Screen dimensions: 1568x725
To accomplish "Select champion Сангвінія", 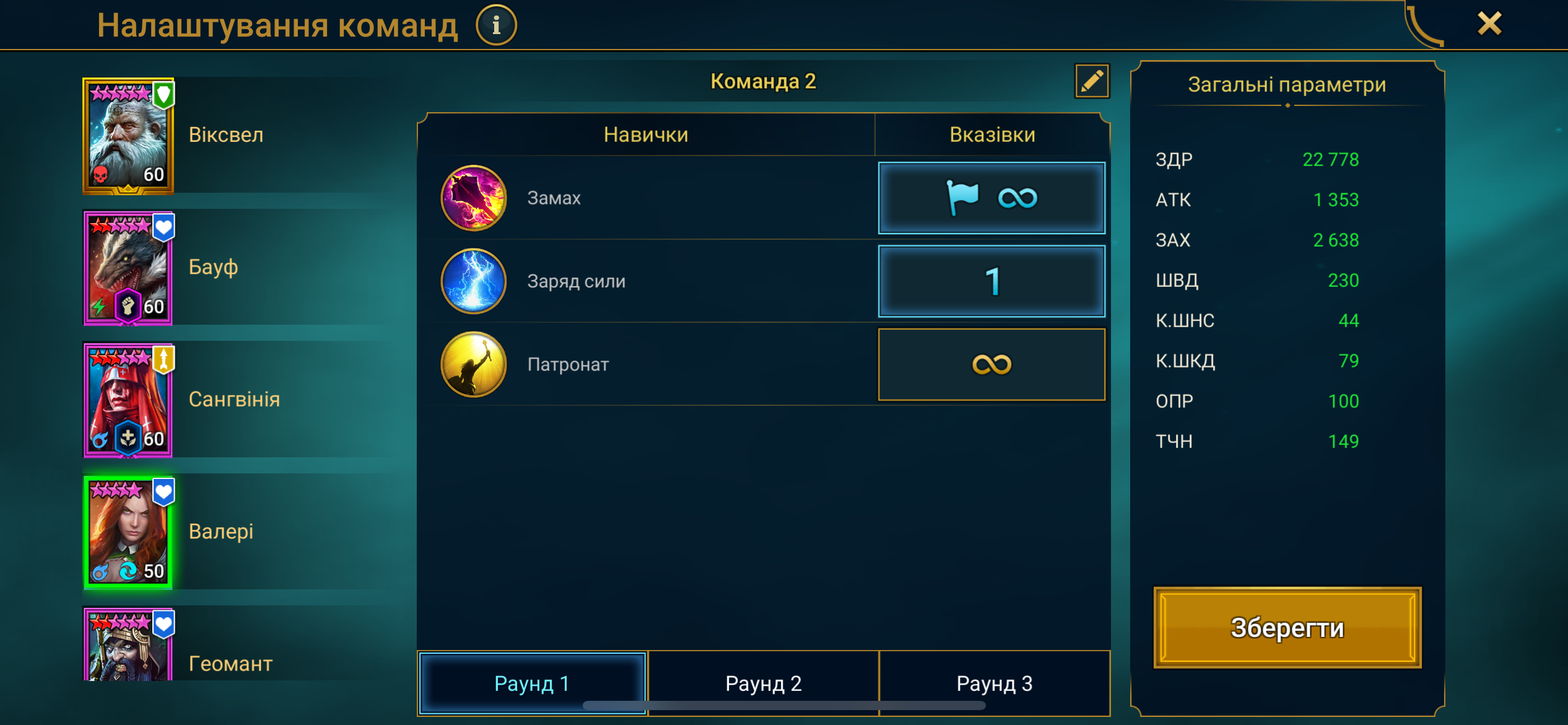I will point(129,400).
